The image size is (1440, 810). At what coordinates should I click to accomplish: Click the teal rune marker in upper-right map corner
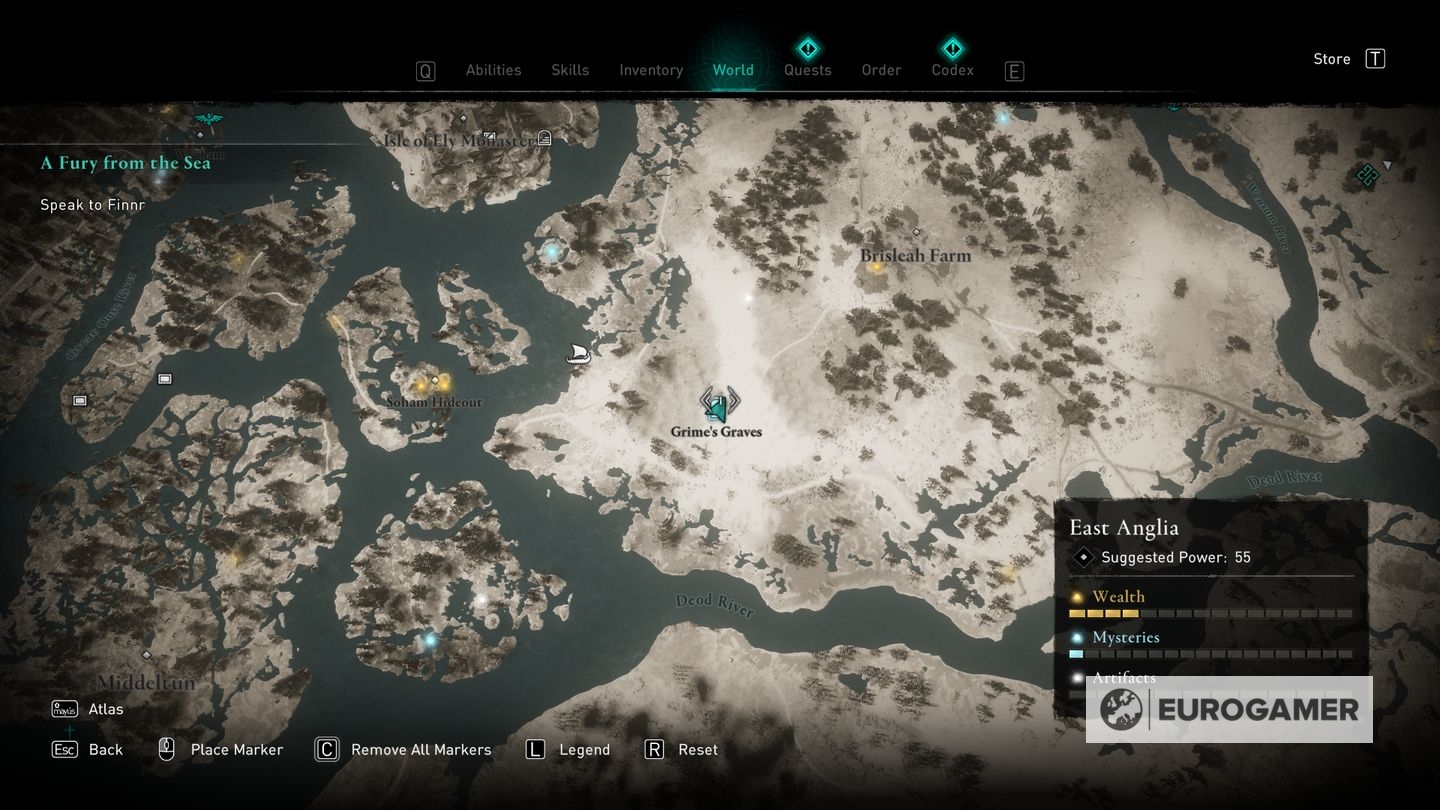[1366, 174]
